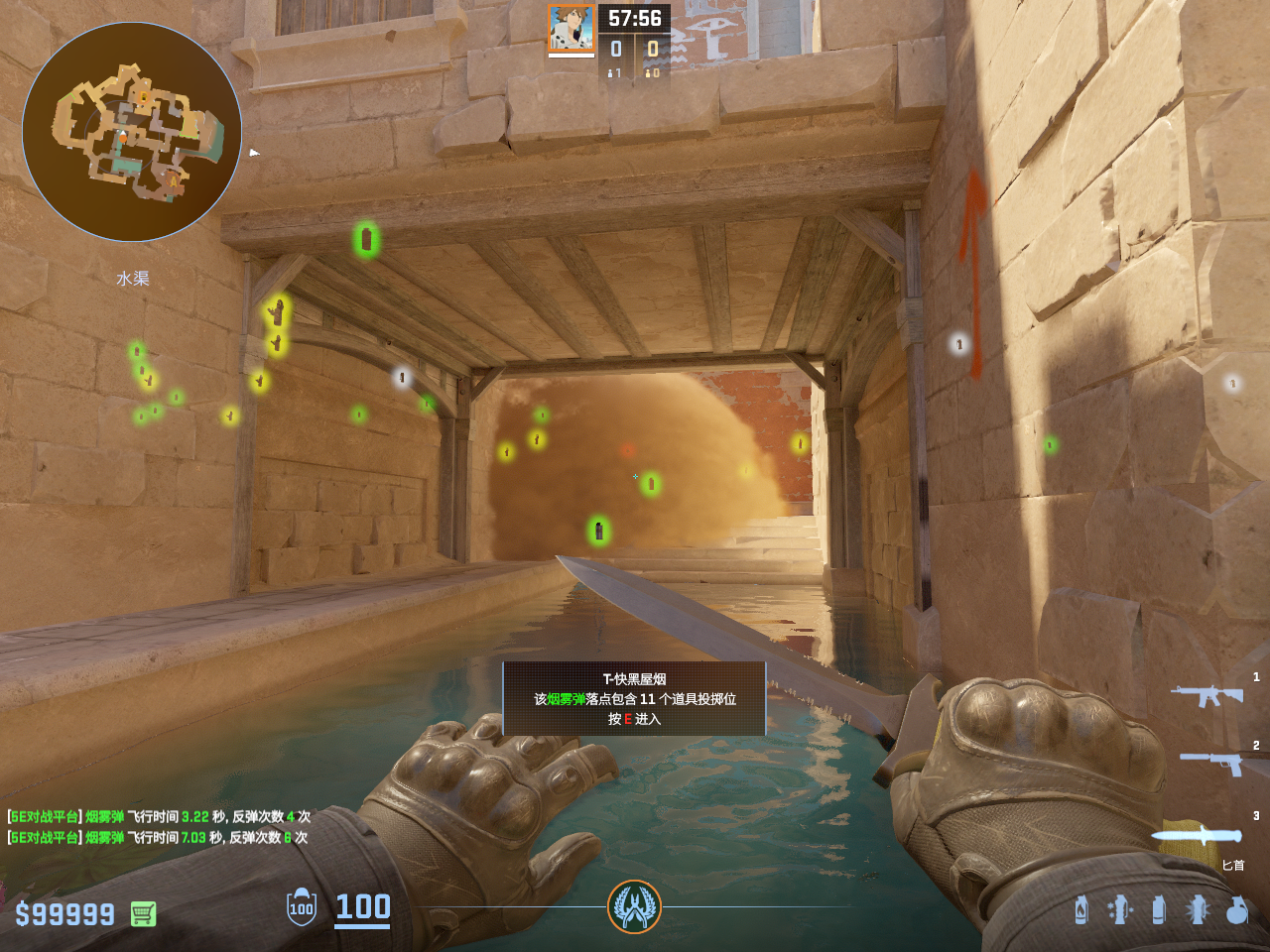Select the smoke grenade icon
This screenshot has height=952, width=1270.
[1158, 909]
